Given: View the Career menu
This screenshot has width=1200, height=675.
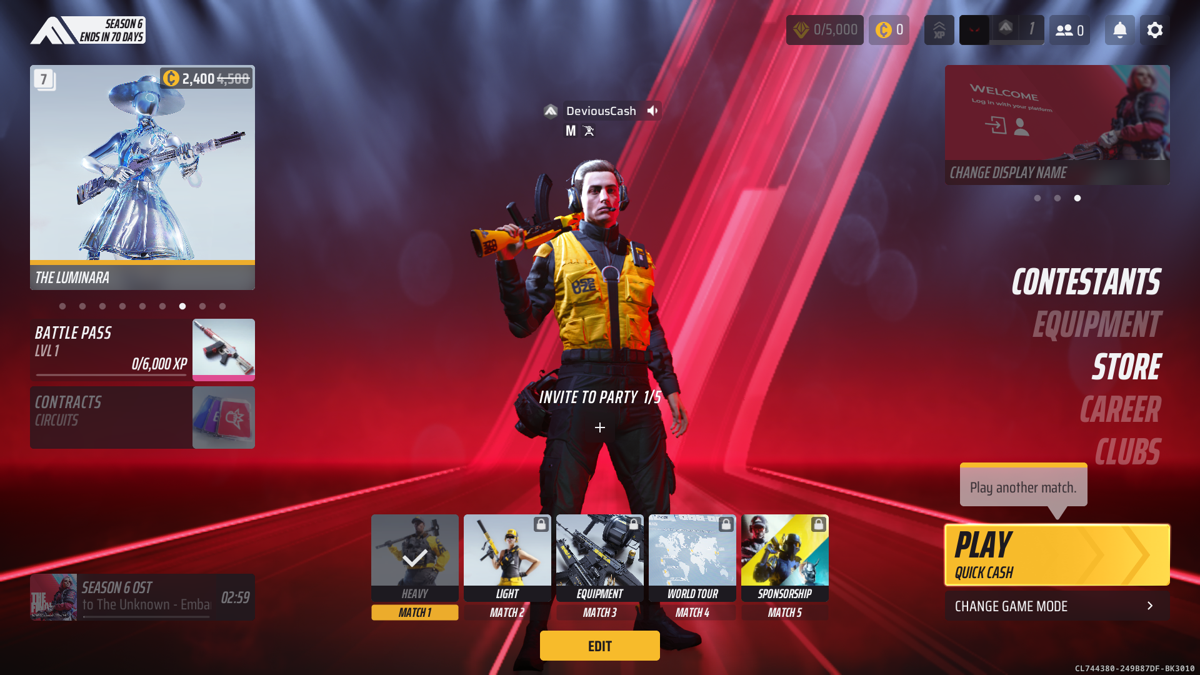Looking at the screenshot, I should (x=1120, y=410).
